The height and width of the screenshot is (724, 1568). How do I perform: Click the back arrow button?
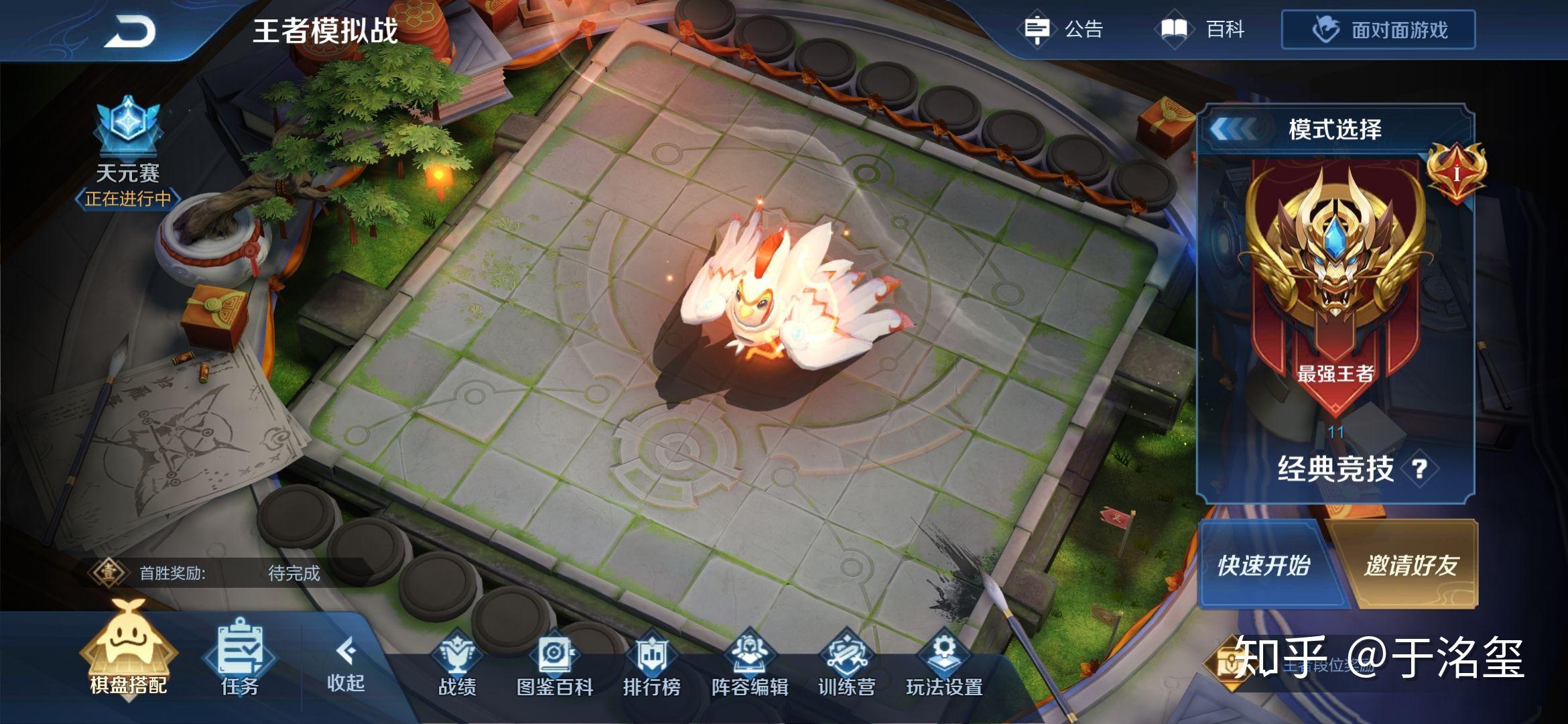130,31
